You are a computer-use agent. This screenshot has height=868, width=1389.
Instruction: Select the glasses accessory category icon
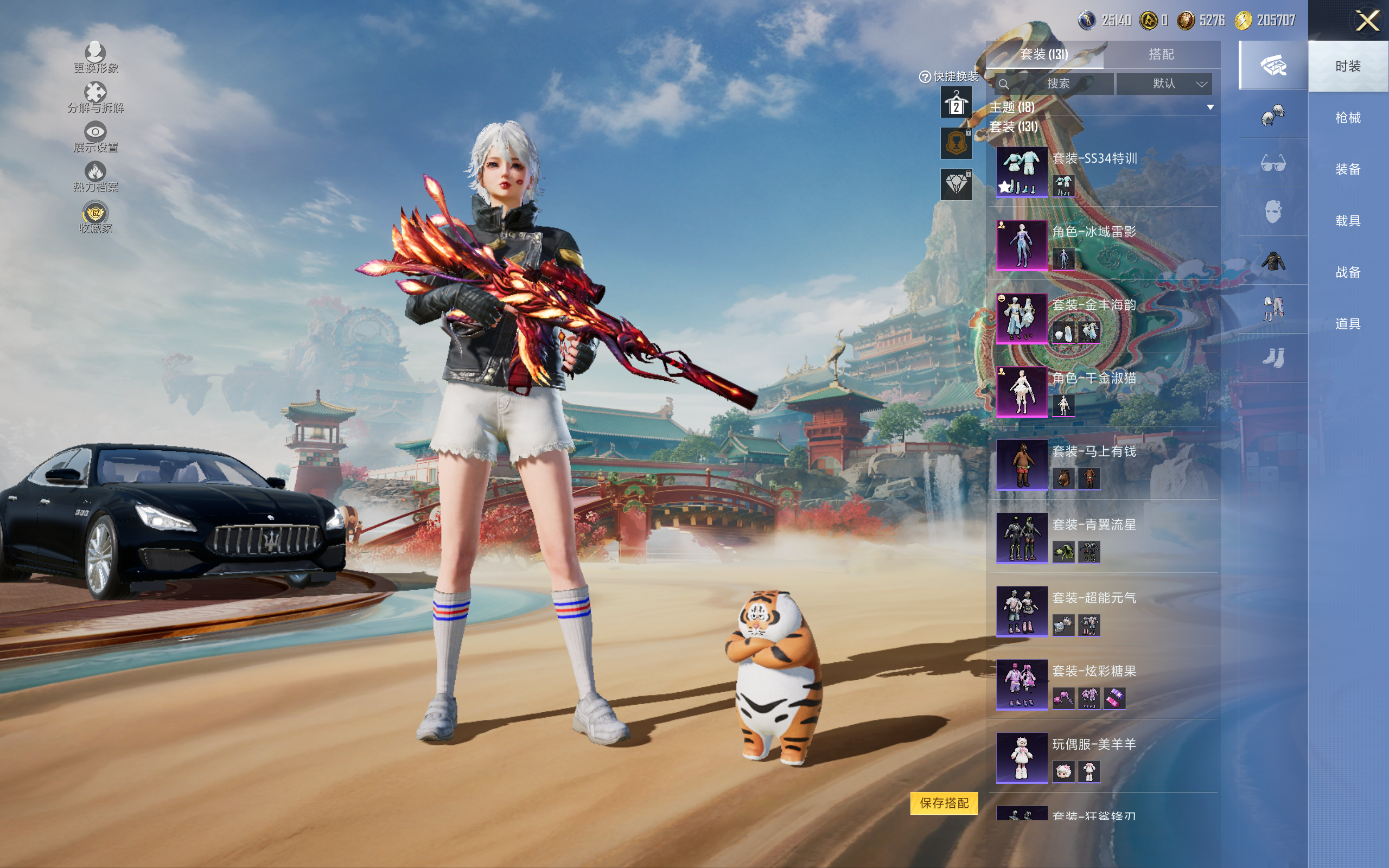(x=1272, y=164)
